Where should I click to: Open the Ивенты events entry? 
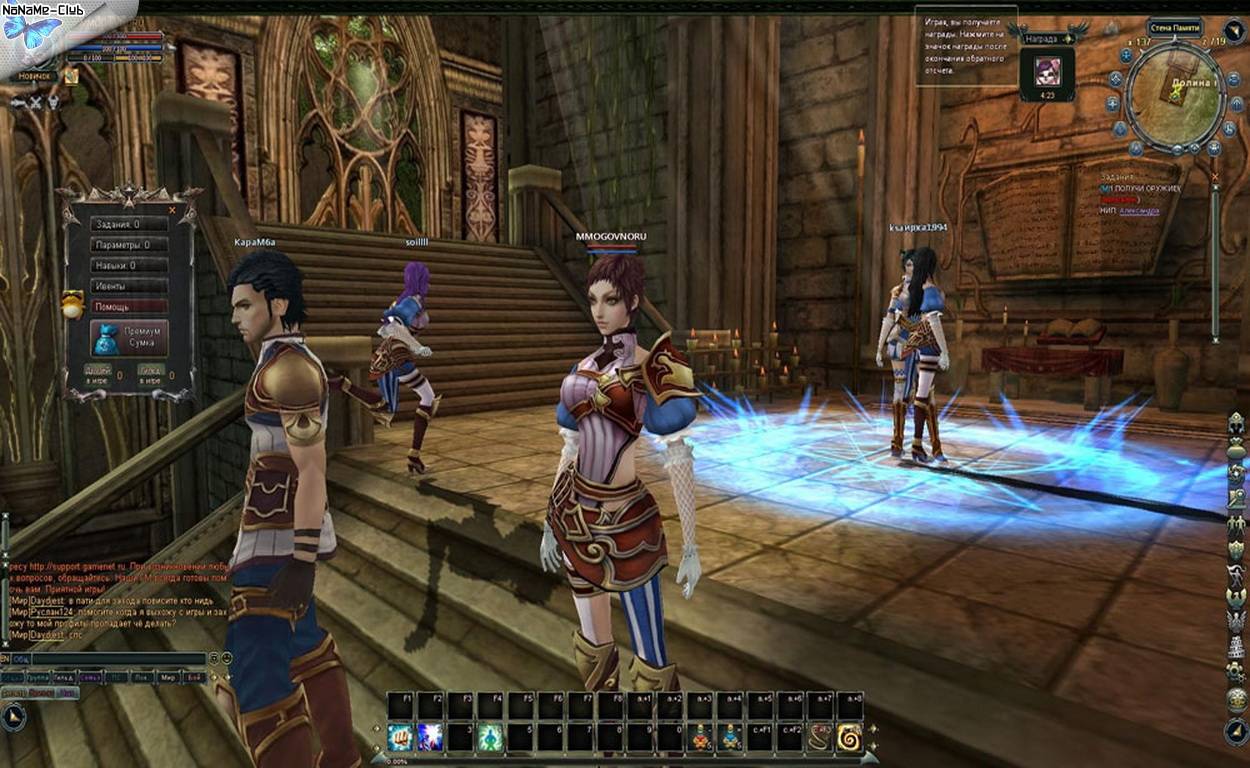[128, 286]
